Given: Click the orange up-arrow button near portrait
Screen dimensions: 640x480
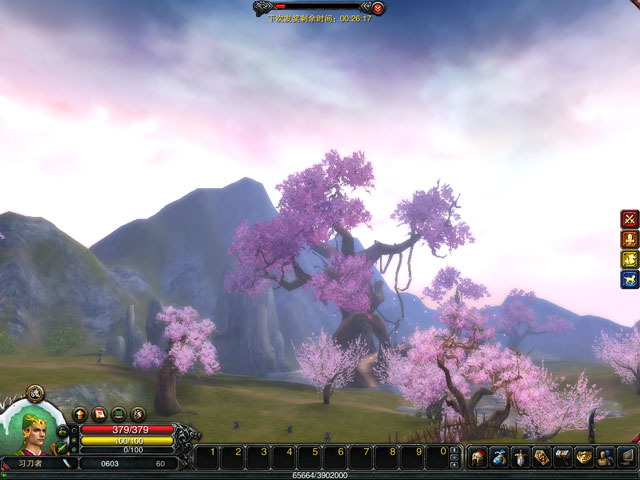Looking at the screenshot, I should pos(80,414).
